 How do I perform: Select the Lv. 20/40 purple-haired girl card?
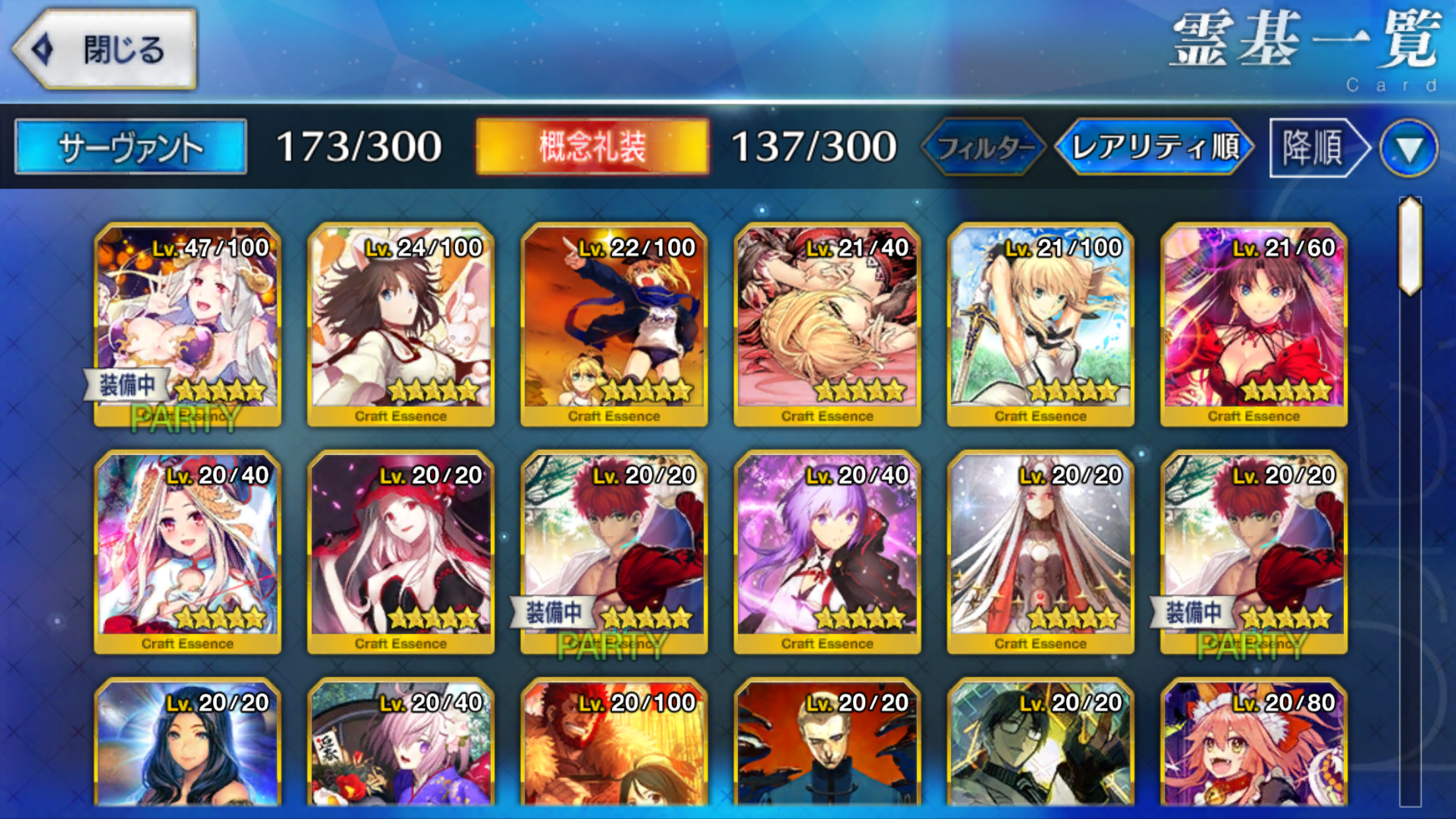(x=827, y=552)
